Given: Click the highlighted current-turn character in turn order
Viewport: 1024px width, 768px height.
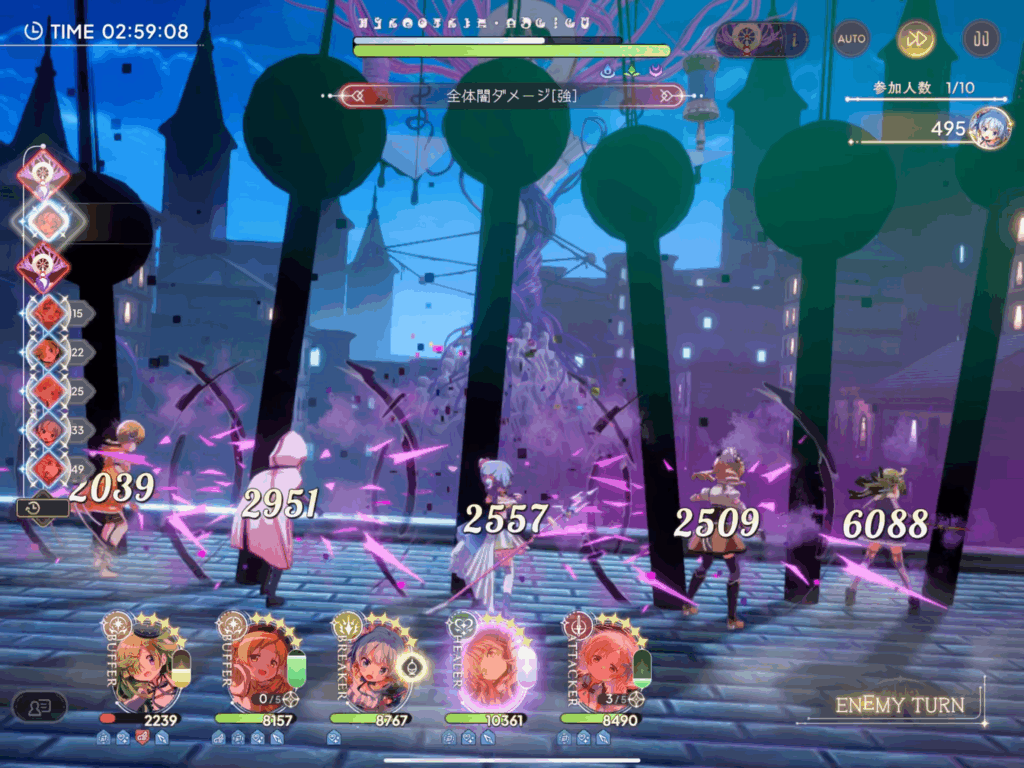Looking at the screenshot, I should pos(46,221).
